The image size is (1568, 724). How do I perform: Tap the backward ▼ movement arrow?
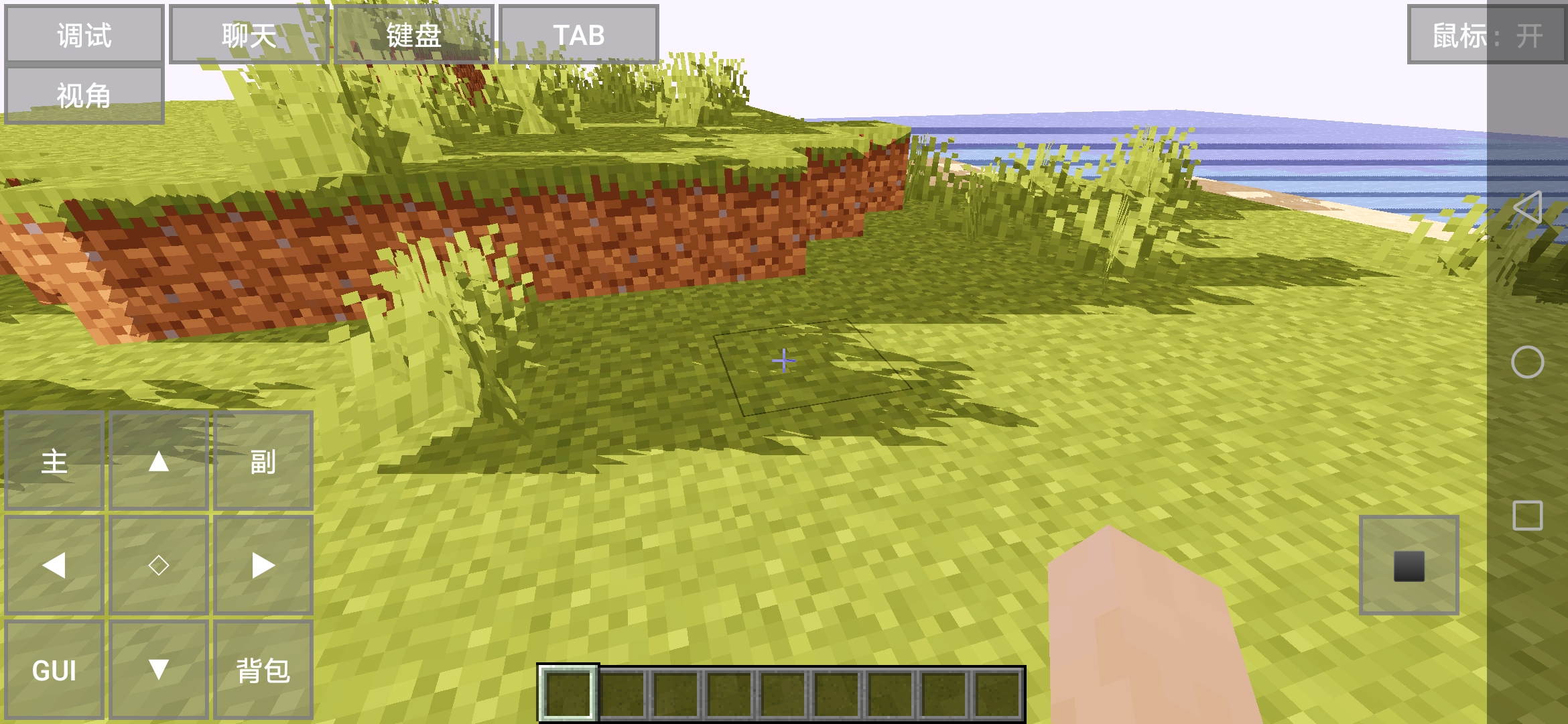[159, 669]
